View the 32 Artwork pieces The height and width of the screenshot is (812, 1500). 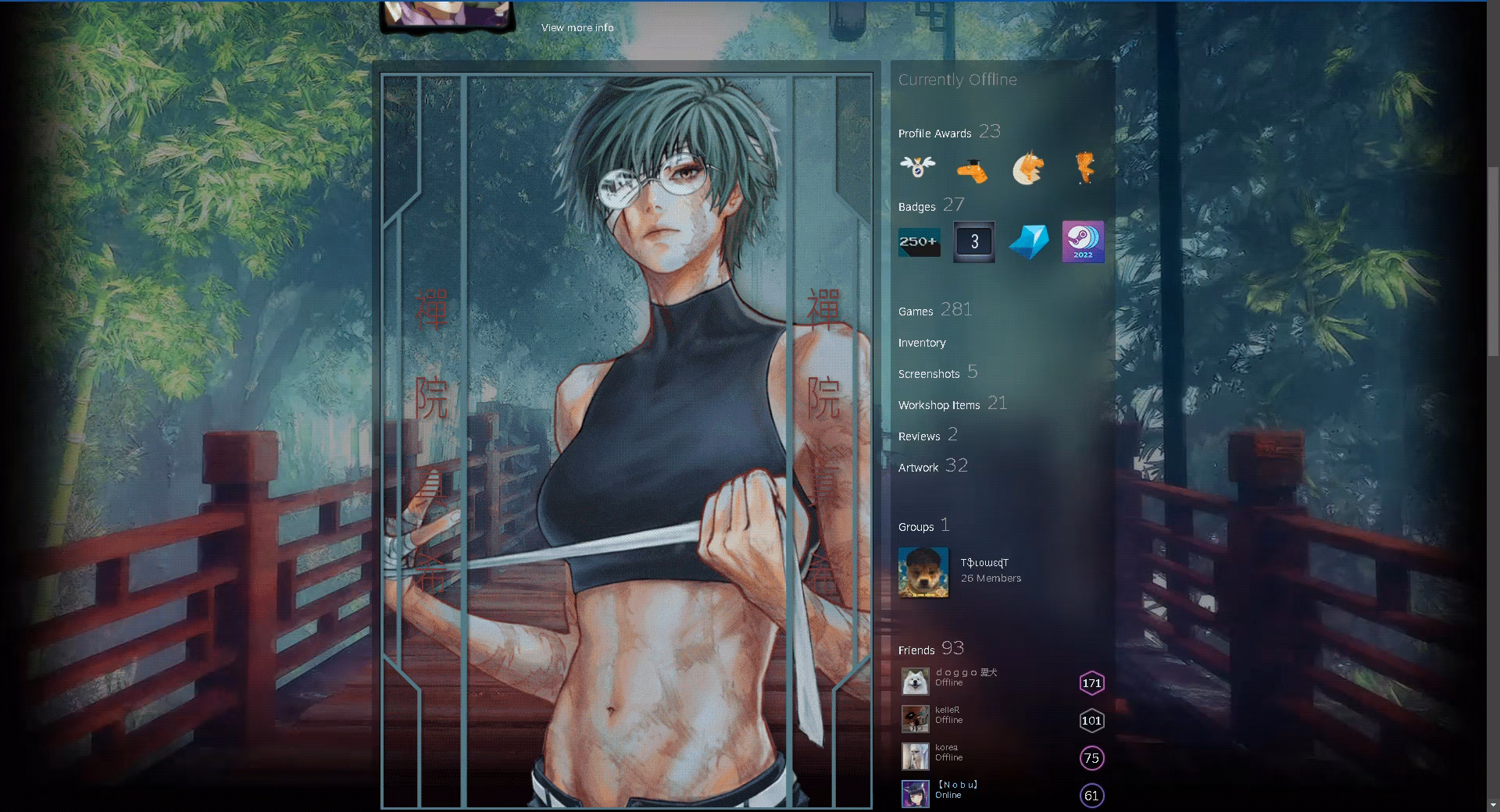(x=919, y=467)
